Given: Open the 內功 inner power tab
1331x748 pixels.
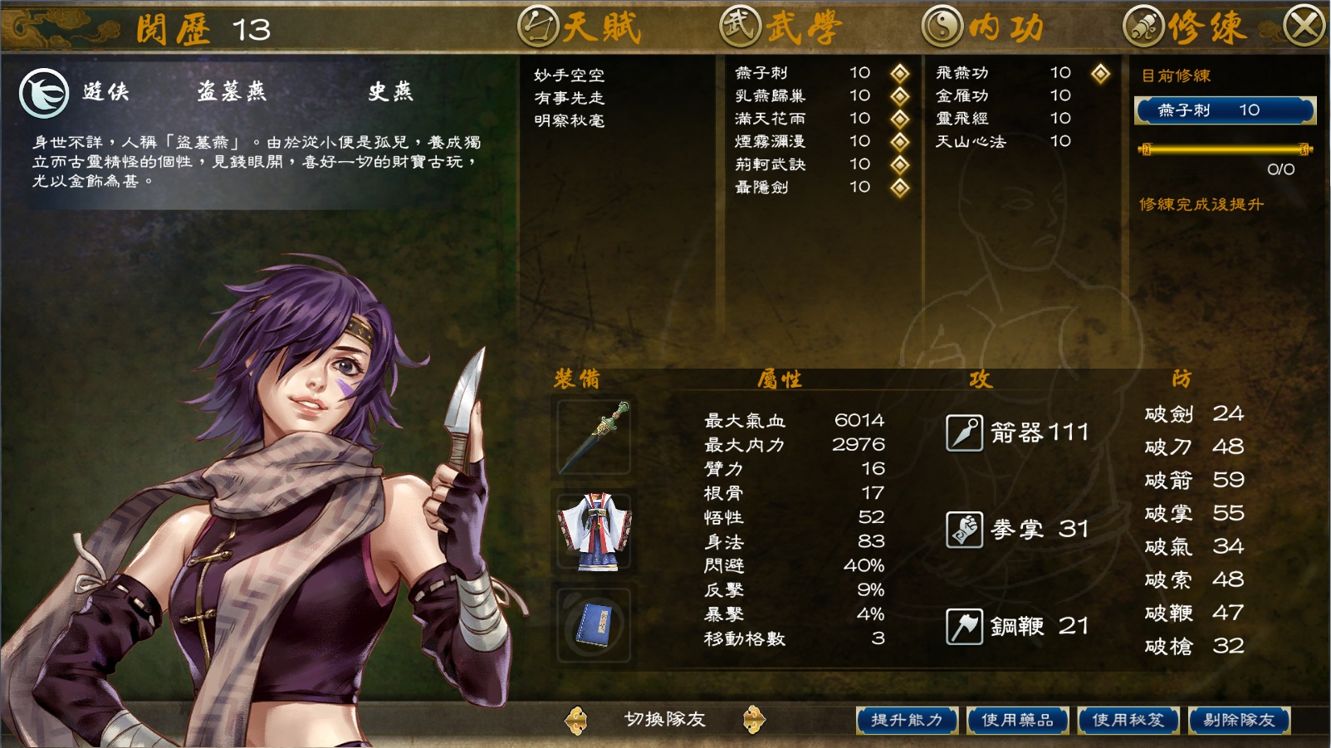Looking at the screenshot, I should click(x=984, y=27).
